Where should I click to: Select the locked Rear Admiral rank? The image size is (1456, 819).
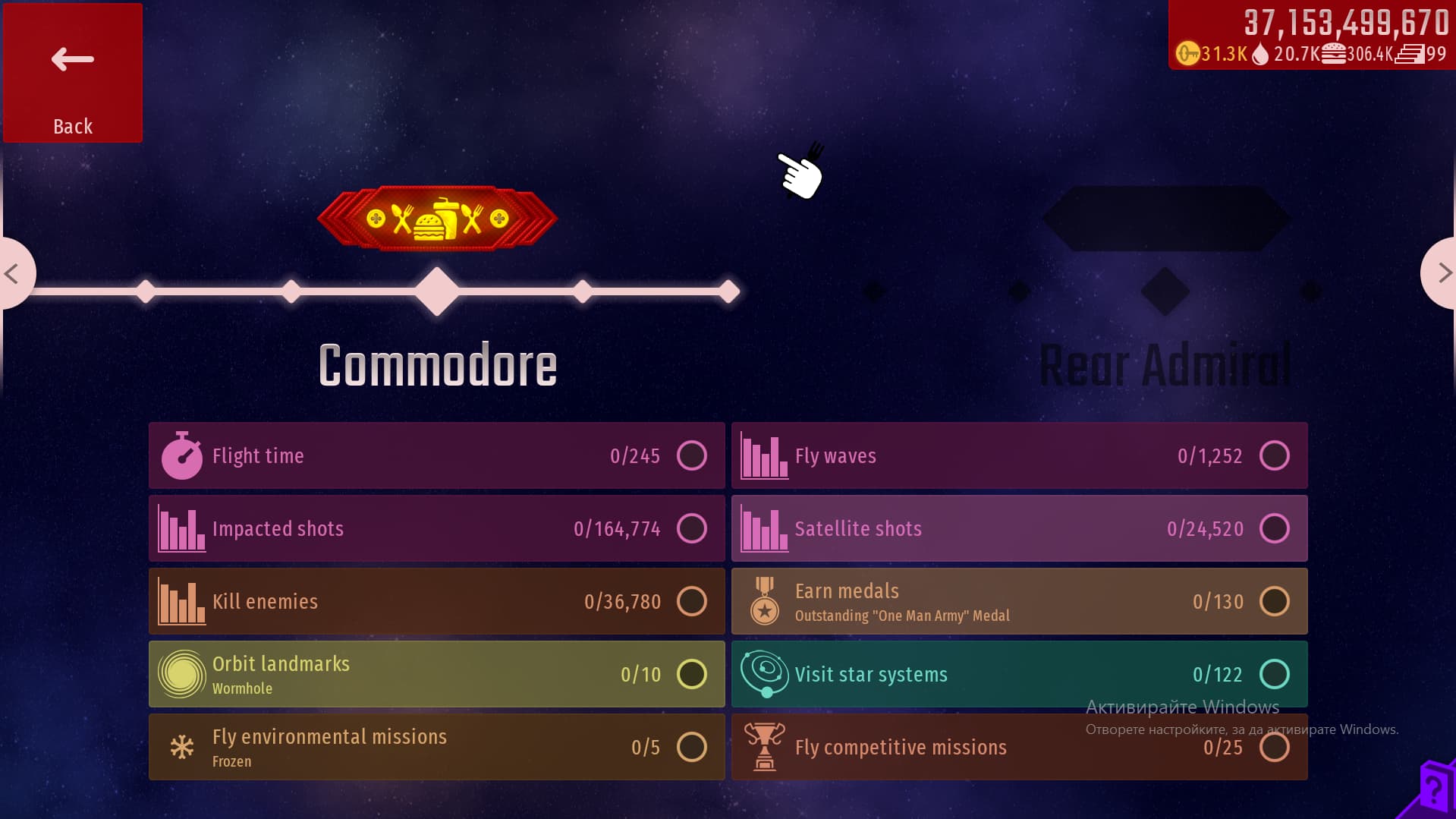point(1165,364)
